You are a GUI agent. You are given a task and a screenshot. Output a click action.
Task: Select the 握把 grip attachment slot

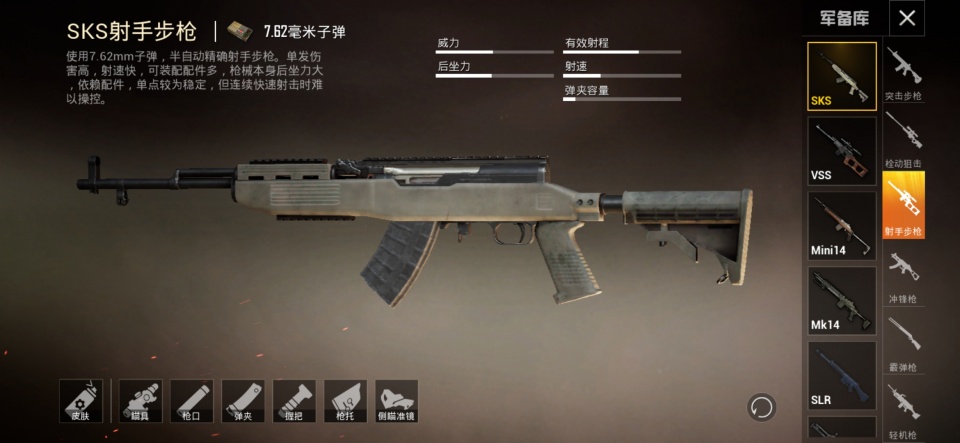(293, 401)
